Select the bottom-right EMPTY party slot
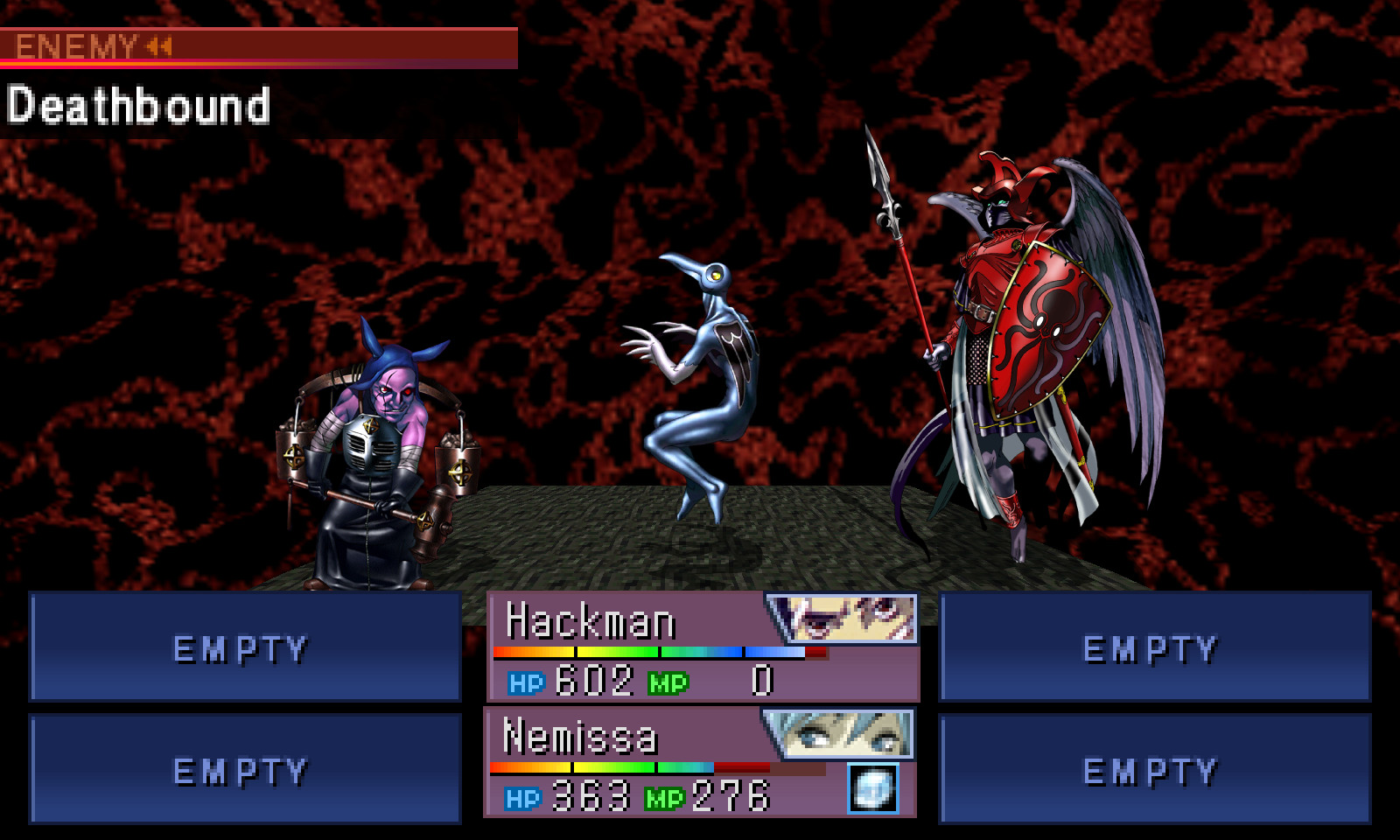The width and height of the screenshot is (1400, 840). tap(1151, 770)
